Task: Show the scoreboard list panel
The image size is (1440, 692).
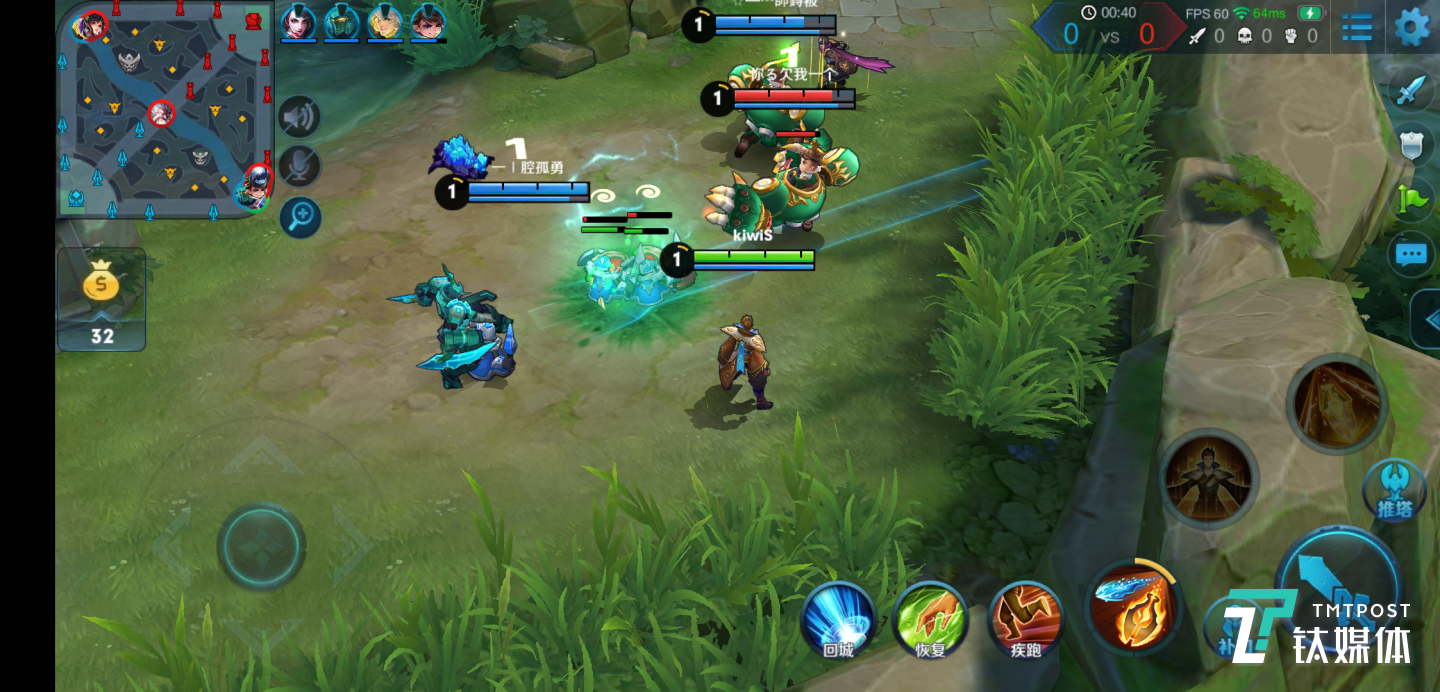Action: [1357, 27]
